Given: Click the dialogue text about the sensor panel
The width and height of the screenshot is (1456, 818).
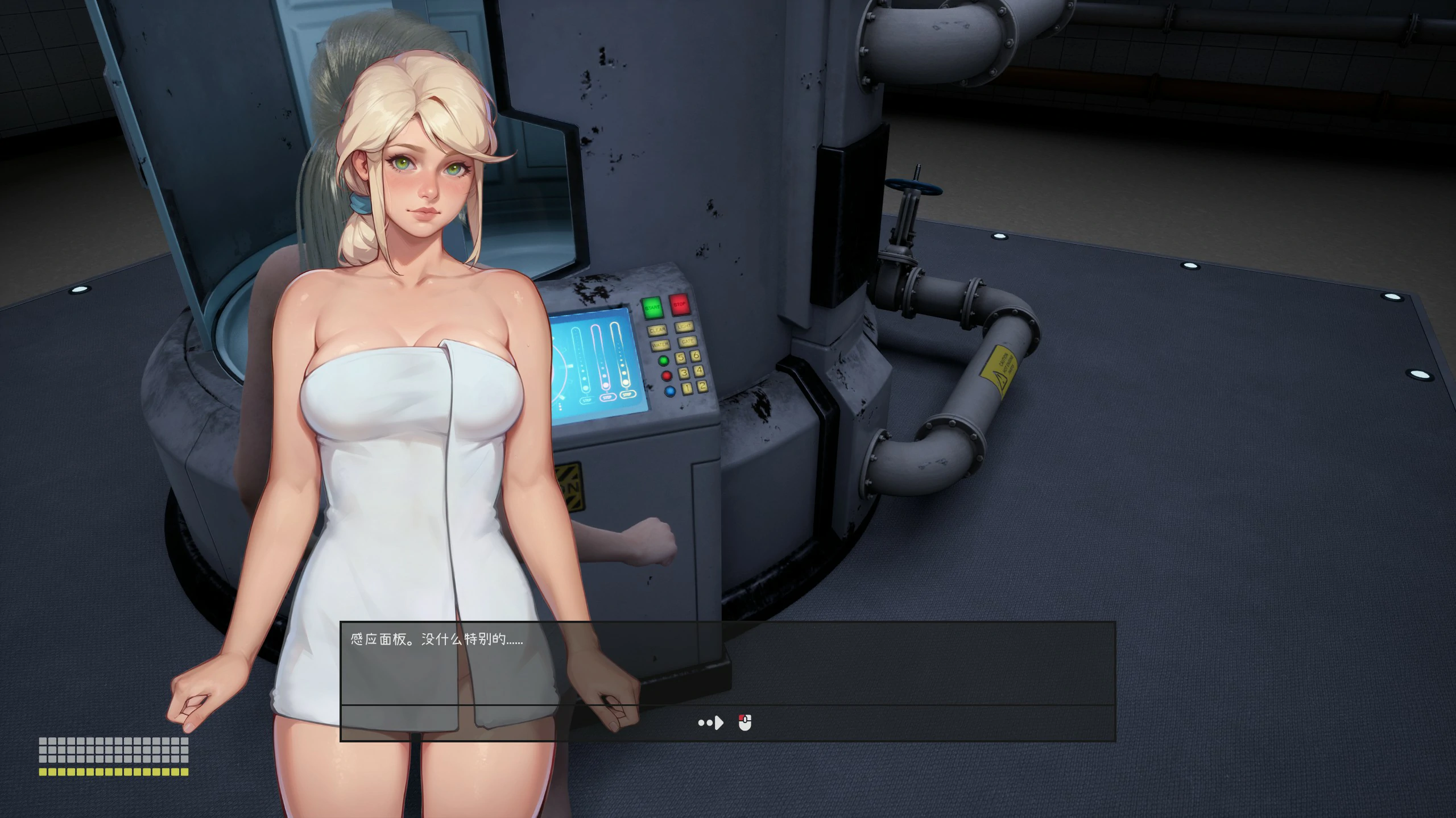Looking at the screenshot, I should tap(435, 638).
